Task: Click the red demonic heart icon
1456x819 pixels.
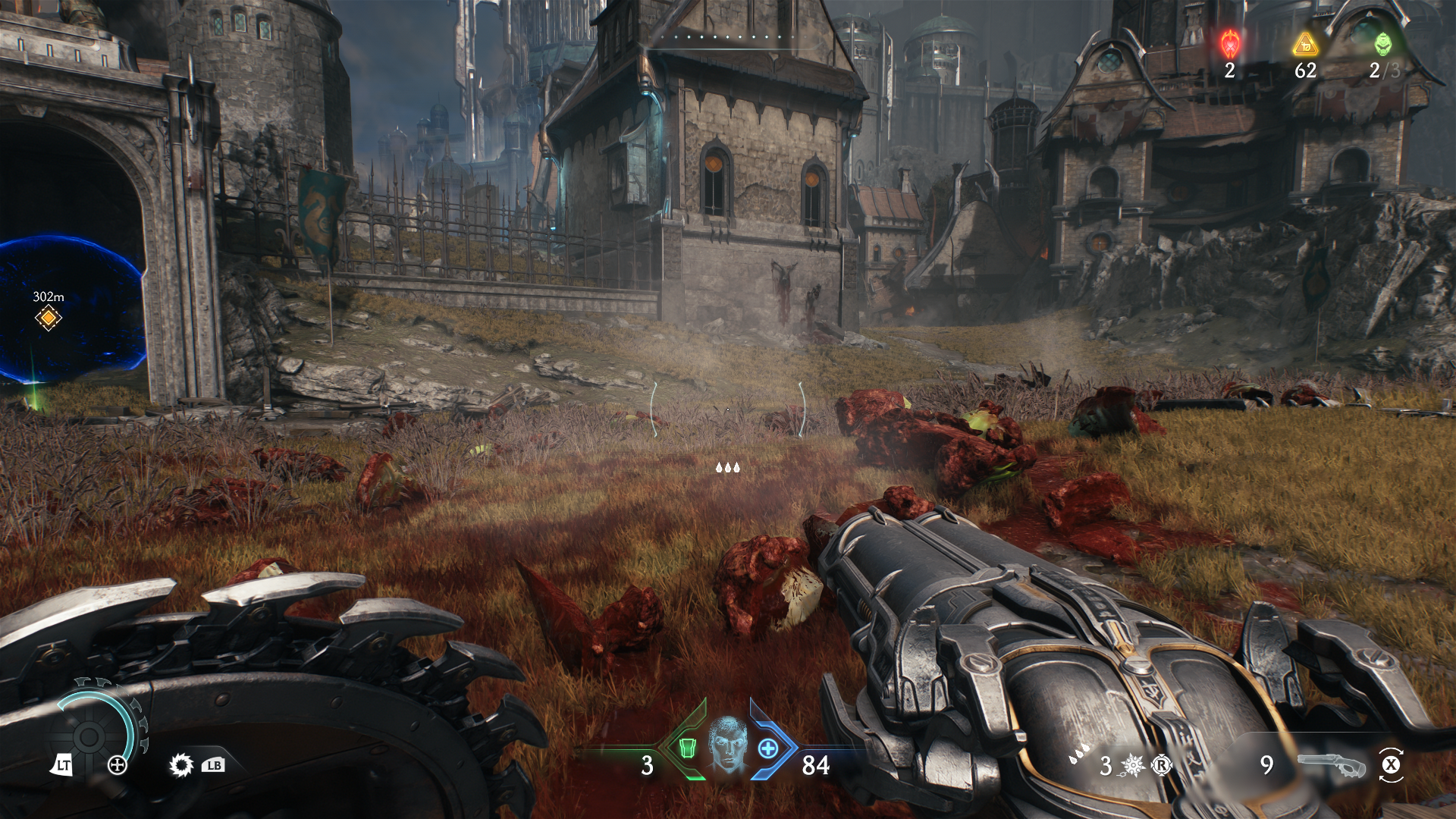Action: click(x=1229, y=43)
